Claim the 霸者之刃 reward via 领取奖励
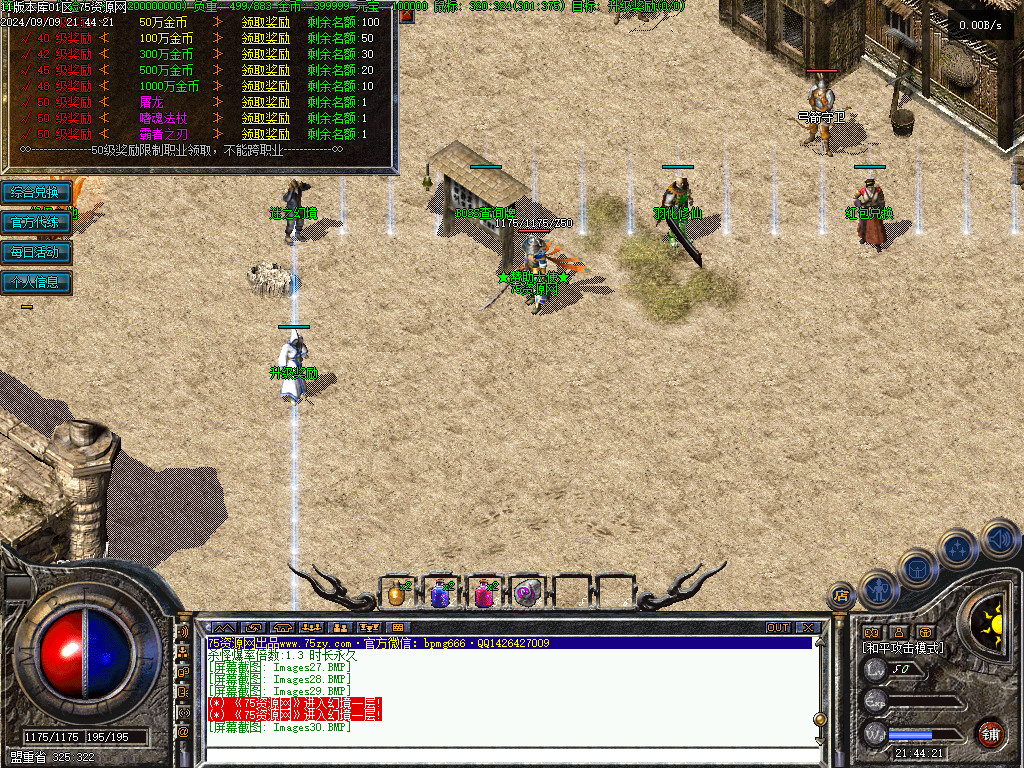 tap(266, 134)
